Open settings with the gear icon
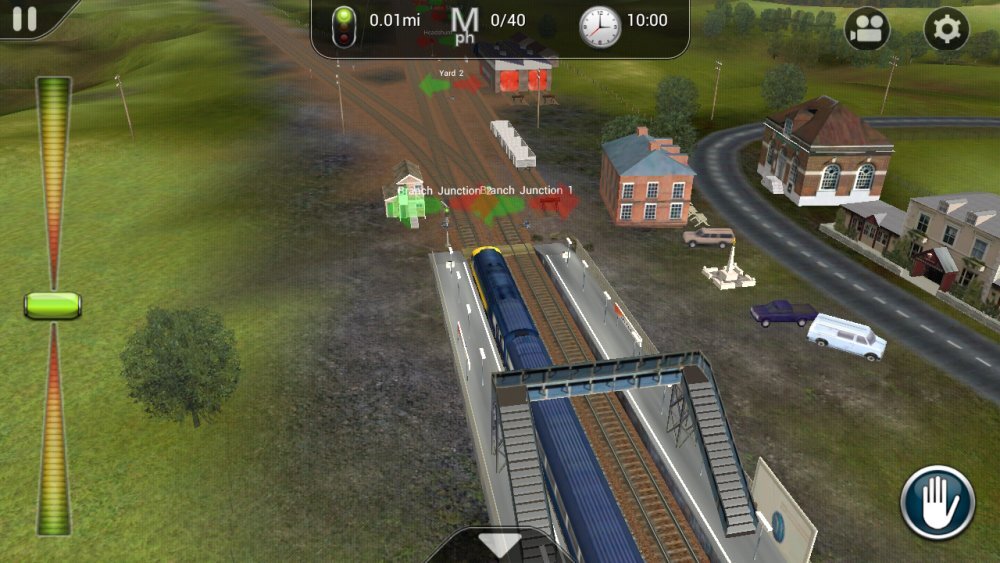The height and width of the screenshot is (563, 1000). pyautogui.click(x=945, y=29)
